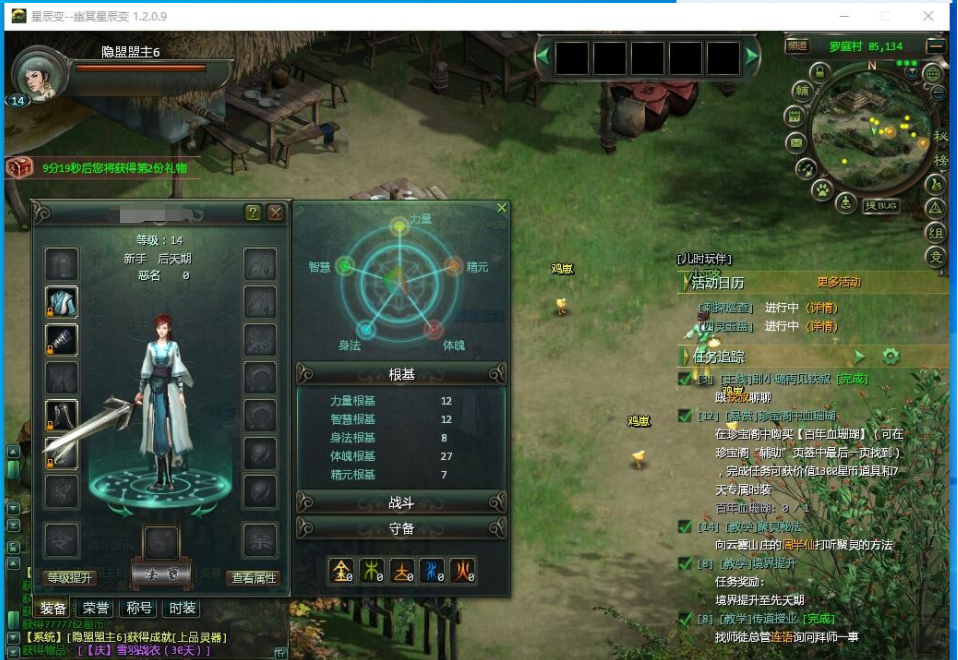Image resolution: width=958 pixels, height=660 pixels.
Task: Close the character equipment panel
Action: 275,212
